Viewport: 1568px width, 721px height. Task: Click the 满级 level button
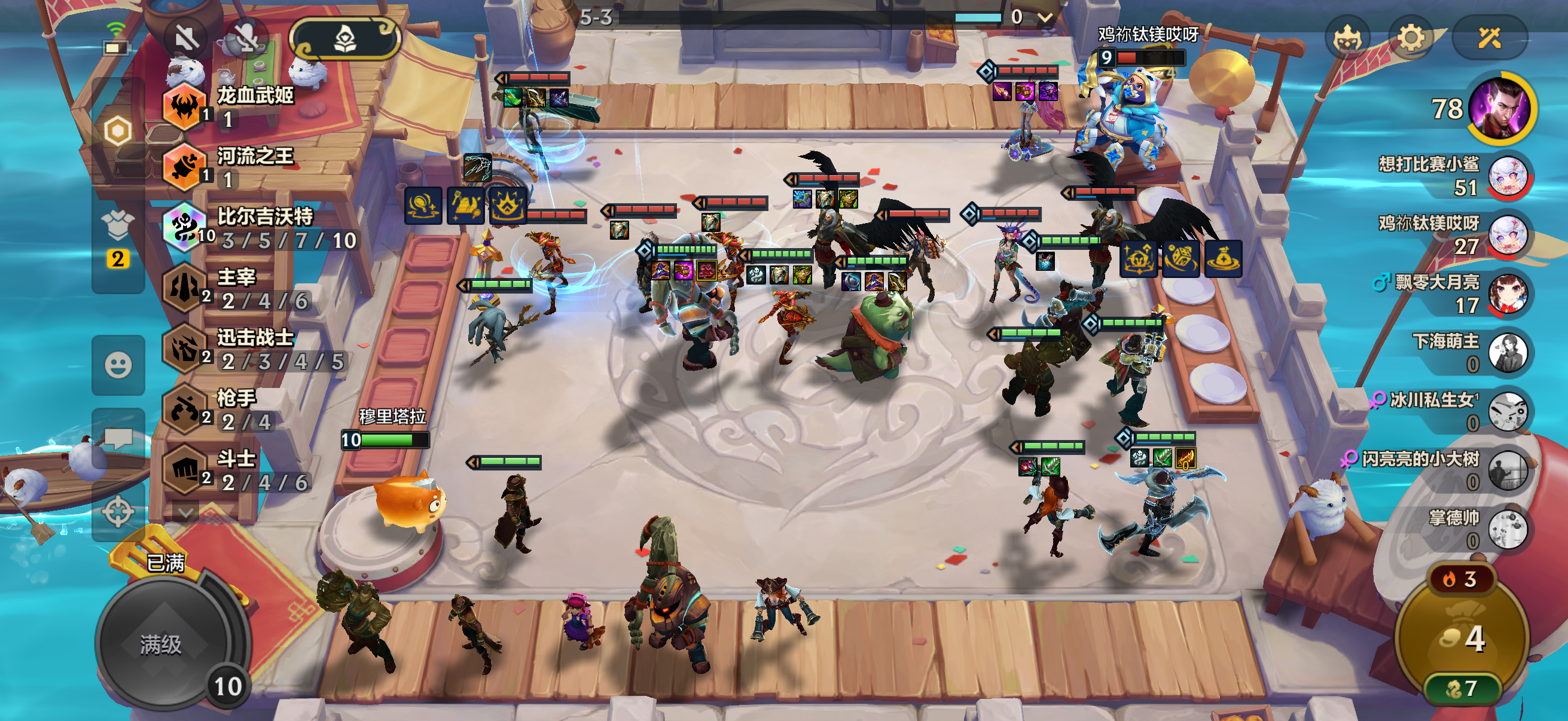[x=161, y=644]
